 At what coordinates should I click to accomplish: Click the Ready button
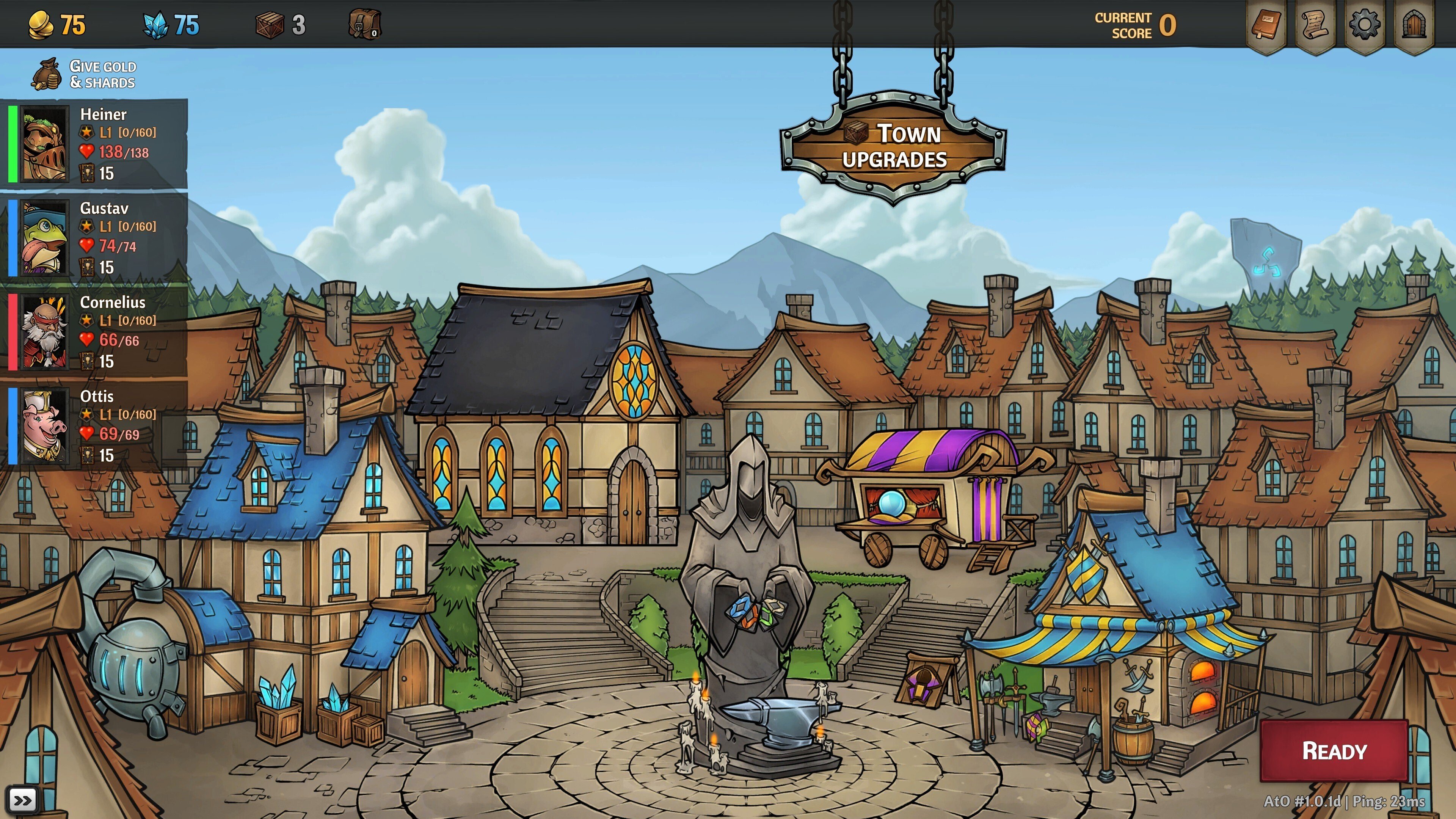pyautogui.click(x=1334, y=751)
